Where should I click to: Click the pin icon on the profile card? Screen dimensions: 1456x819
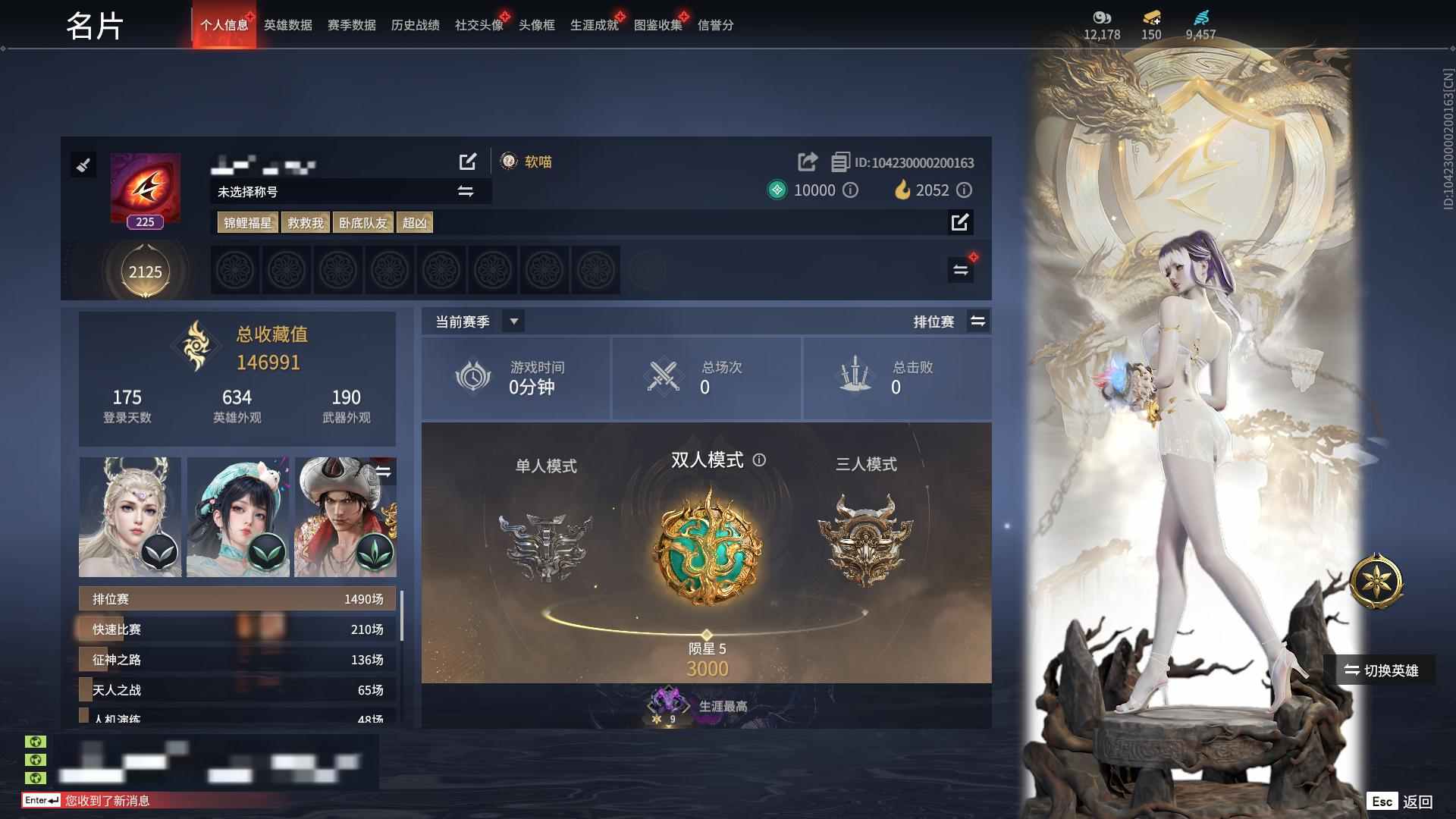pos(83,165)
